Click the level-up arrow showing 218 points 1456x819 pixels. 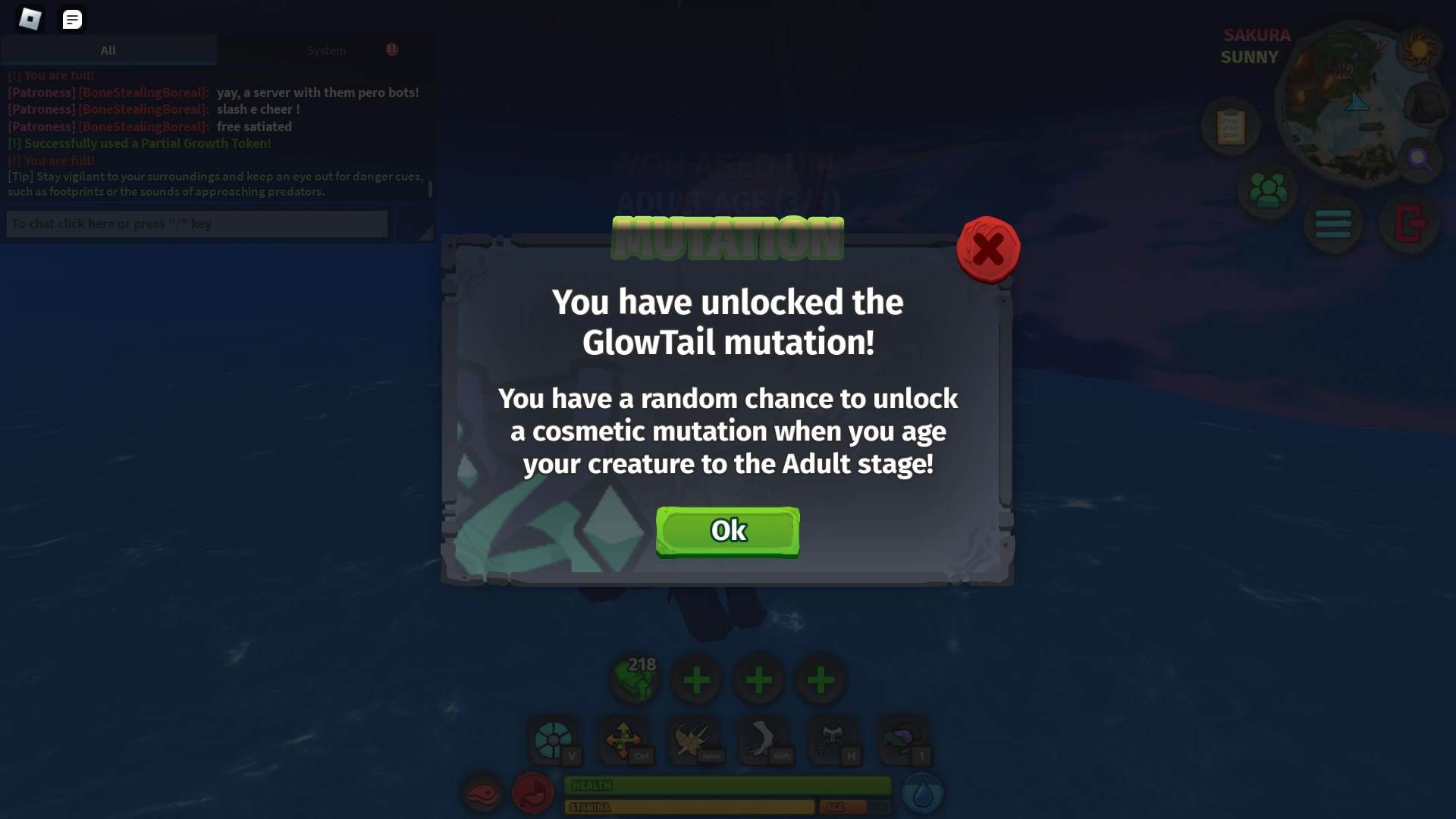(x=635, y=679)
